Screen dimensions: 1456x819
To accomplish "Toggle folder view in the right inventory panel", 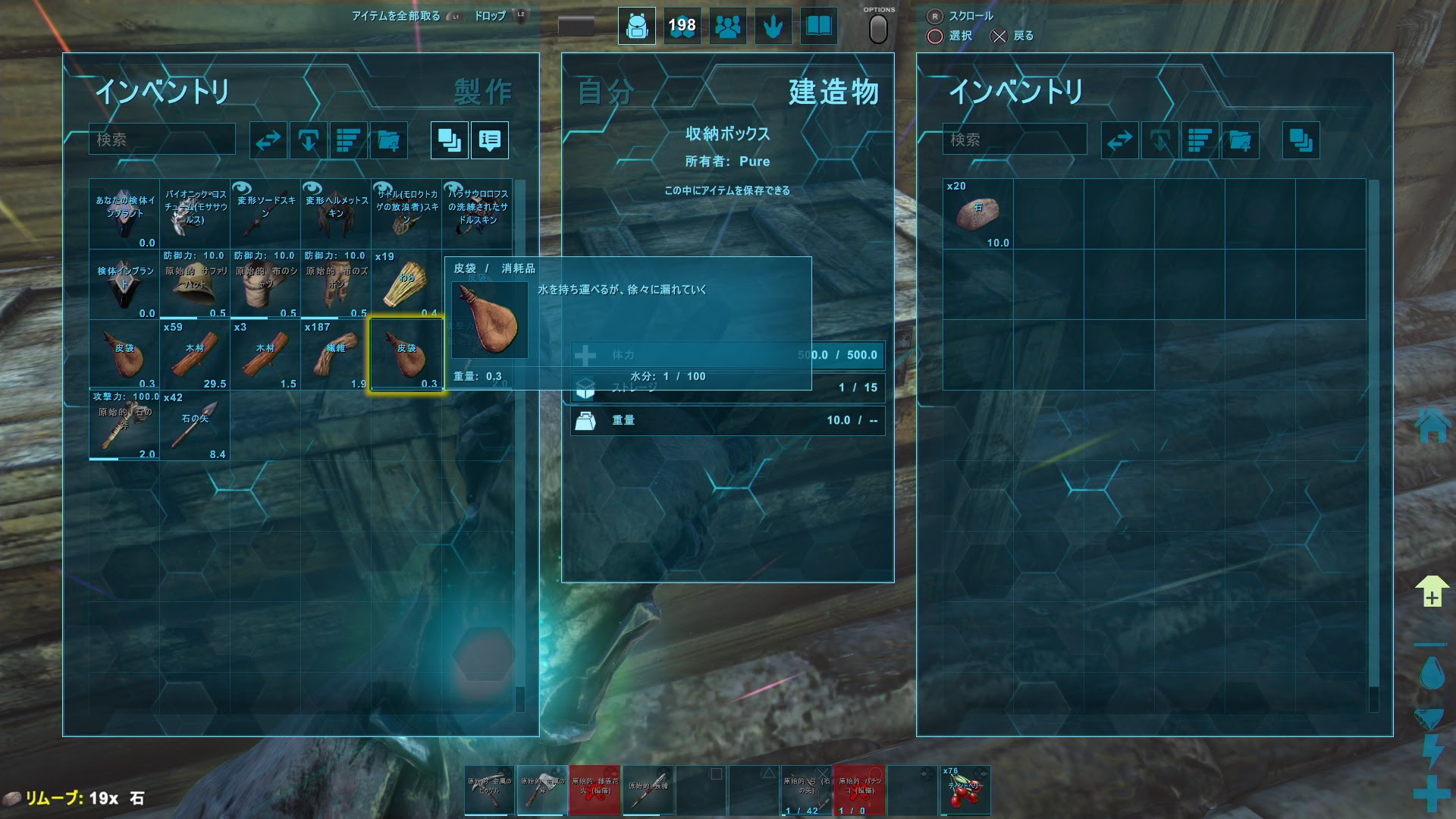I will [x=1301, y=140].
